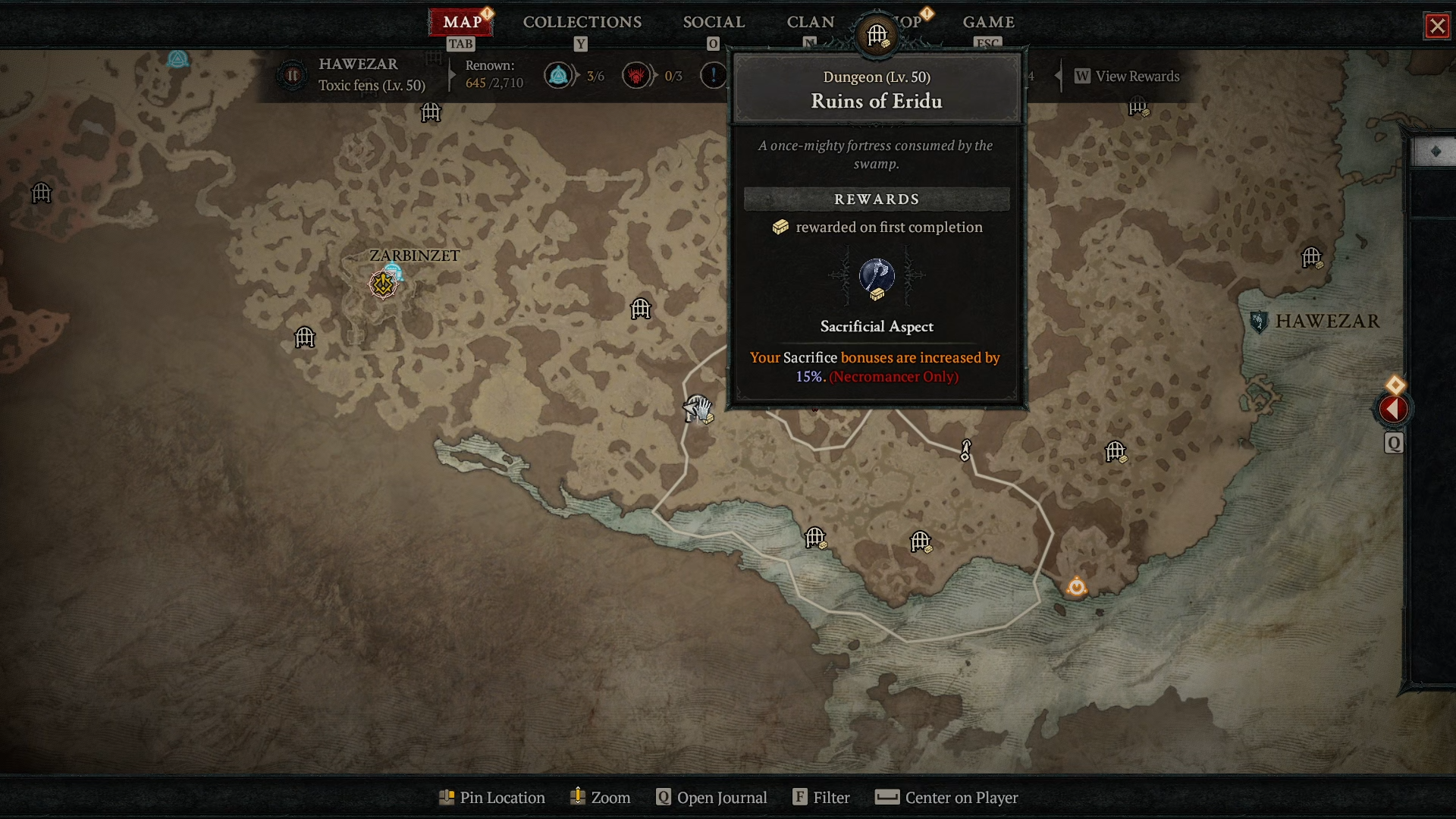This screenshot has height=819, width=1456.
Task: Open Journal from the bottom bar
Action: pos(712,798)
